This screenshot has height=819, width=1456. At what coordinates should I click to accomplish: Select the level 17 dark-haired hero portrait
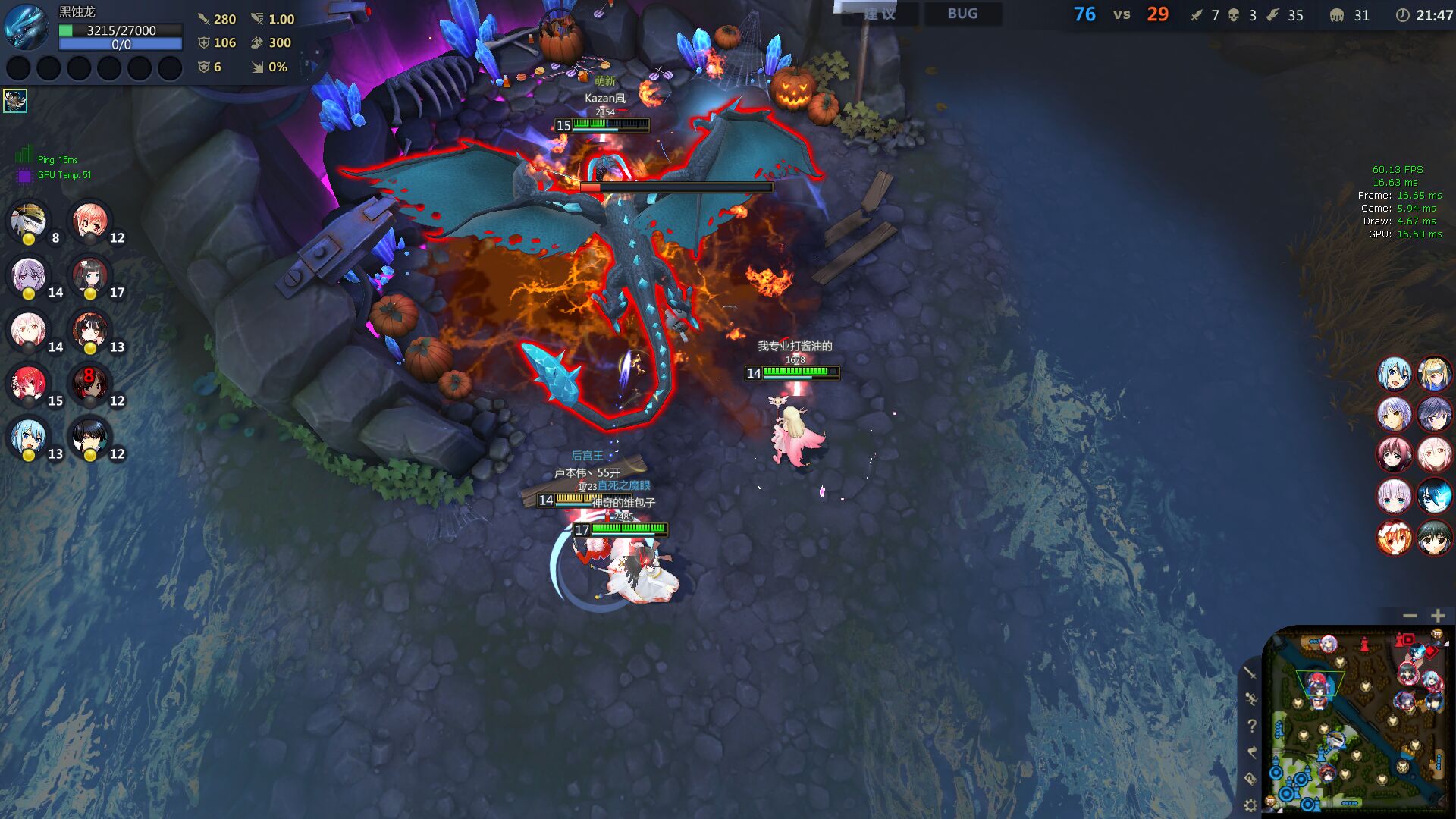tap(90, 276)
